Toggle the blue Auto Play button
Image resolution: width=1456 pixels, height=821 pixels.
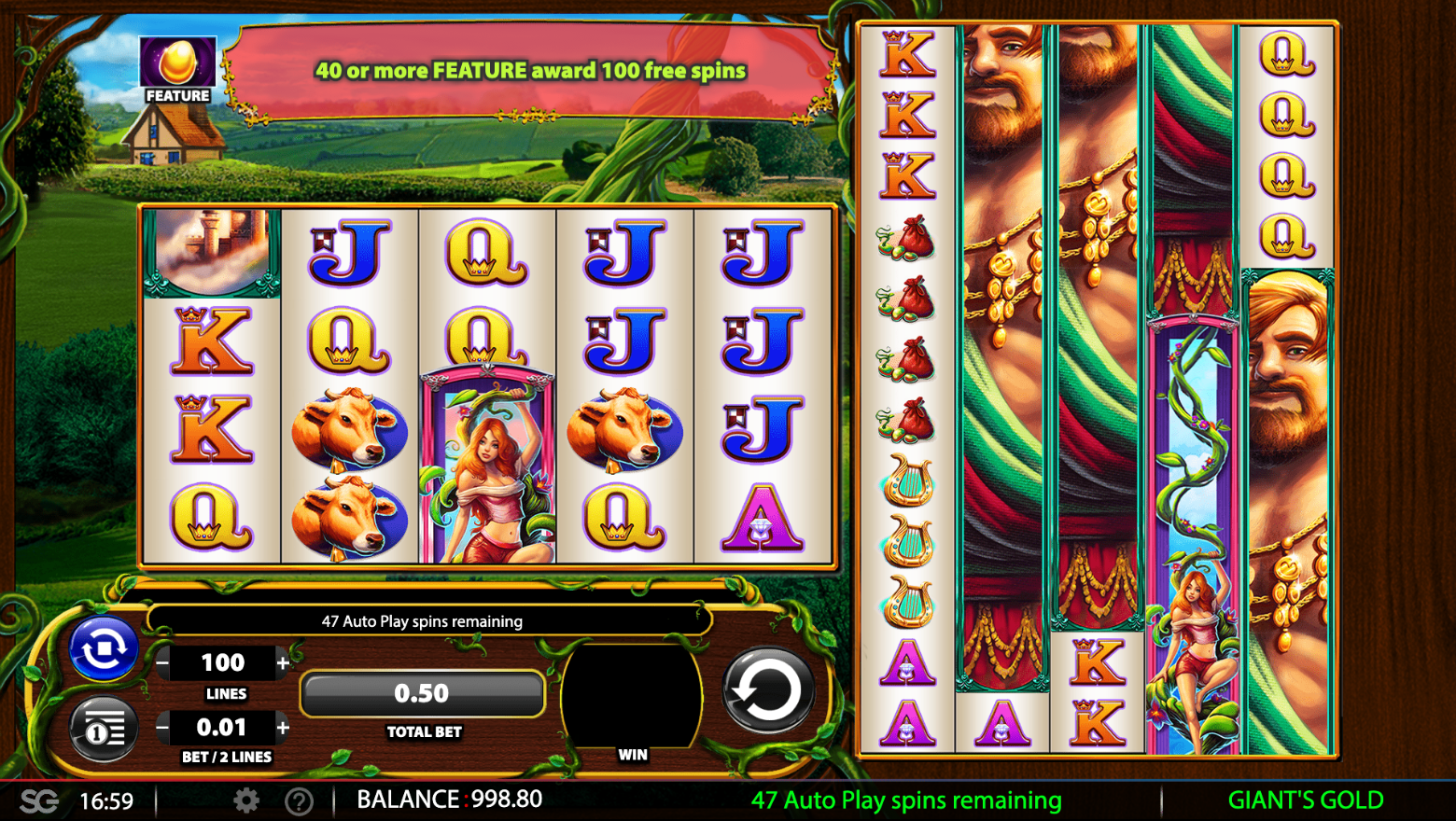pyautogui.click(x=104, y=647)
